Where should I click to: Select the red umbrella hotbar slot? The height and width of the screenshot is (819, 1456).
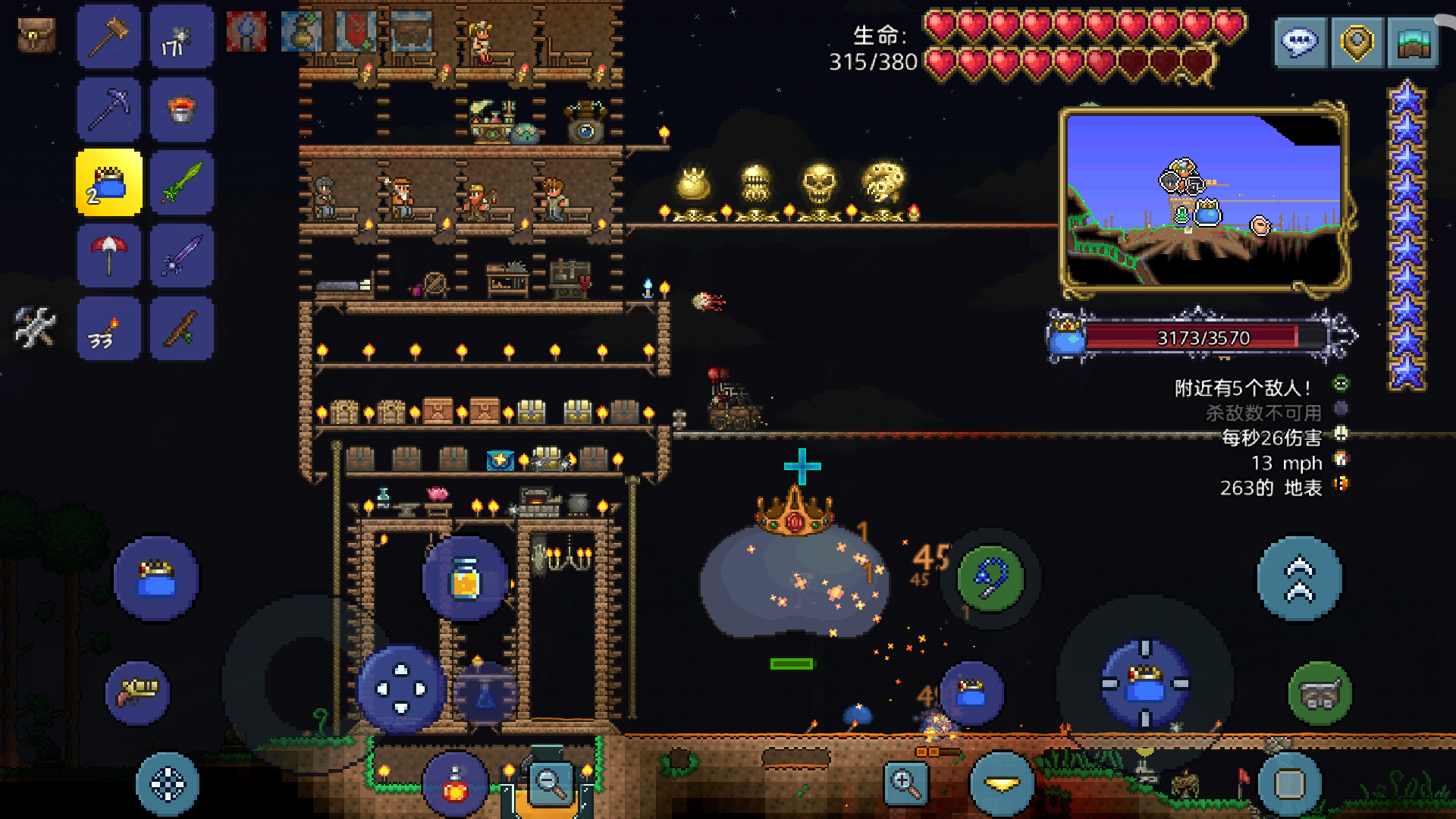pos(109,254)
